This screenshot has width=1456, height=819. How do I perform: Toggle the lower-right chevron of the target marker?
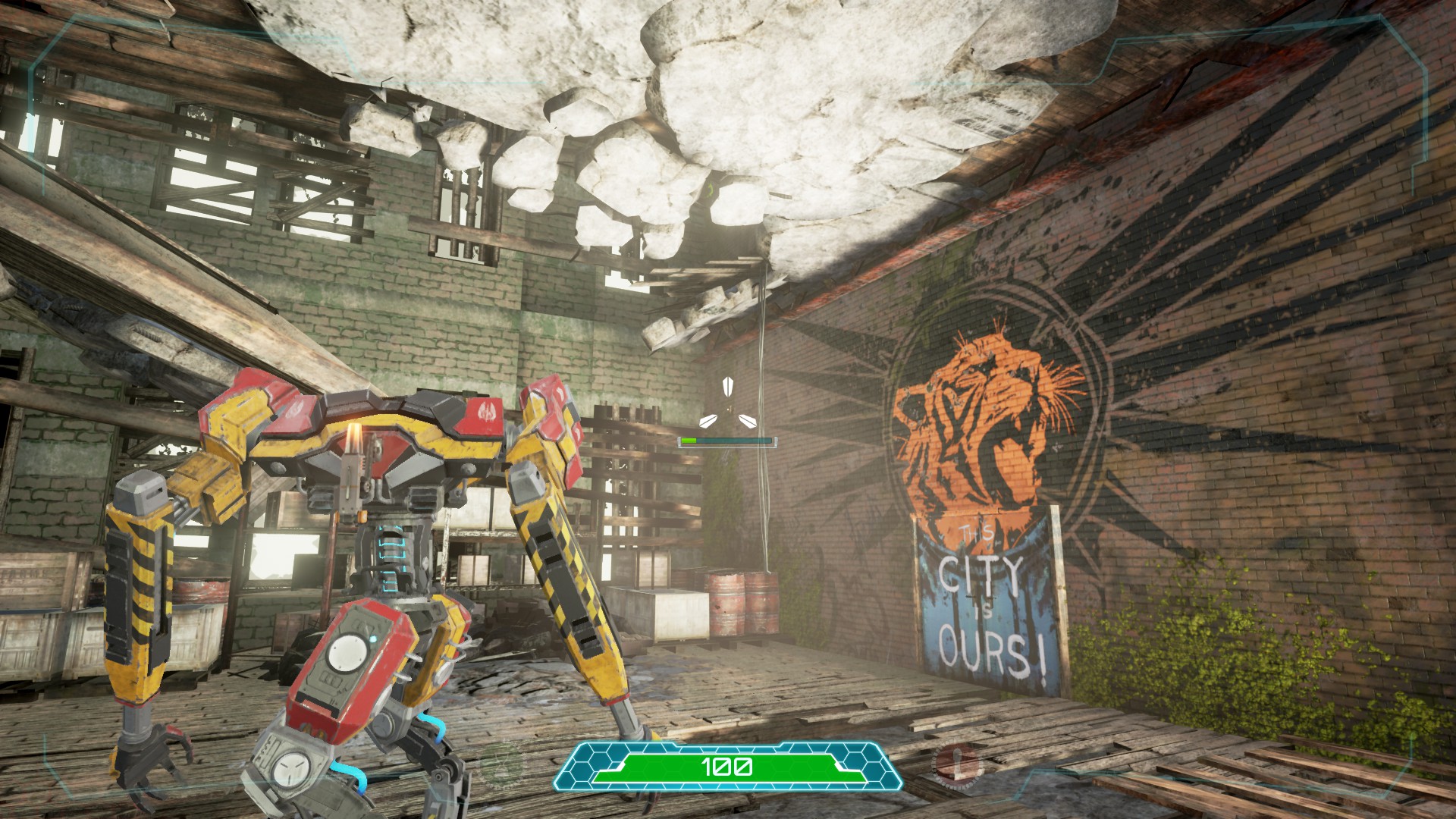748,422
